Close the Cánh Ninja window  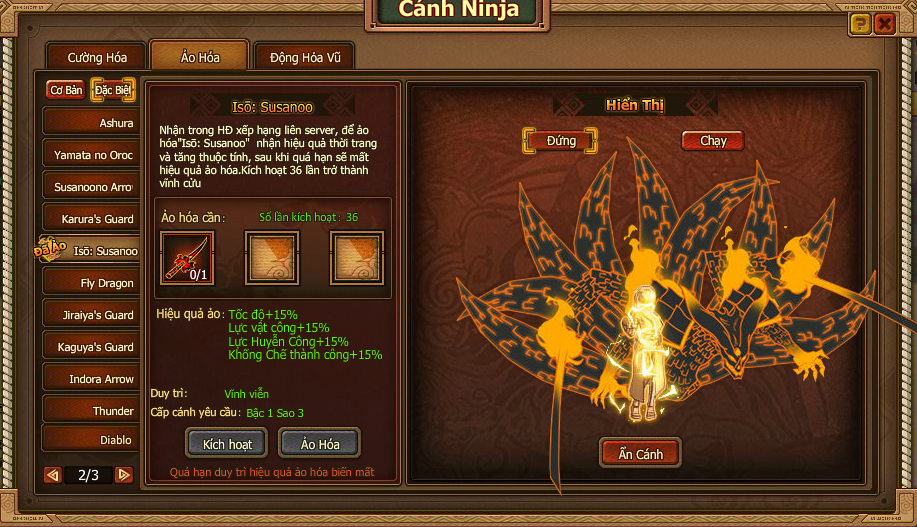pos(884,24)
